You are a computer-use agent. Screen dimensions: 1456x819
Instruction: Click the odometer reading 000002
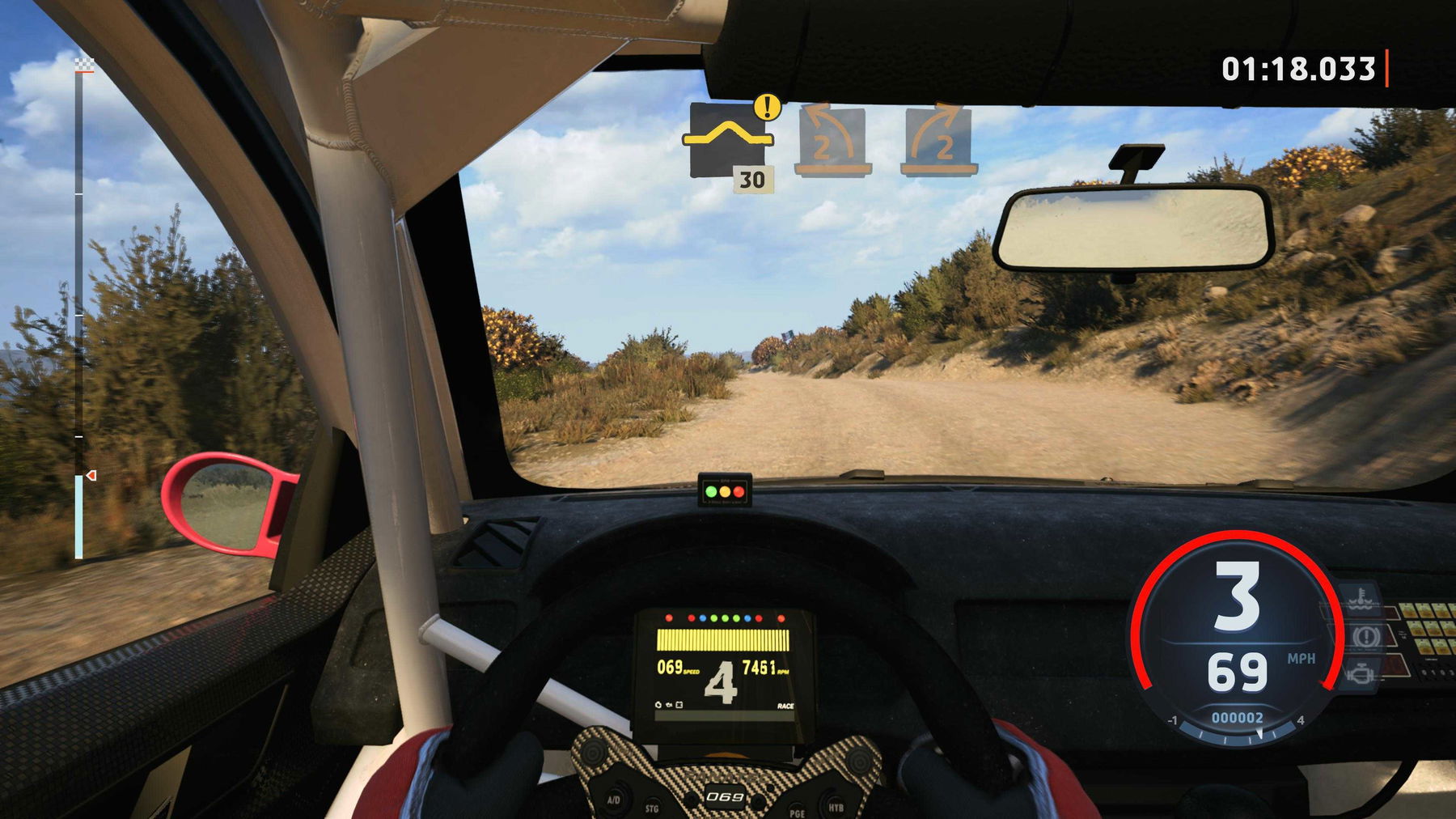[1237, 718]
